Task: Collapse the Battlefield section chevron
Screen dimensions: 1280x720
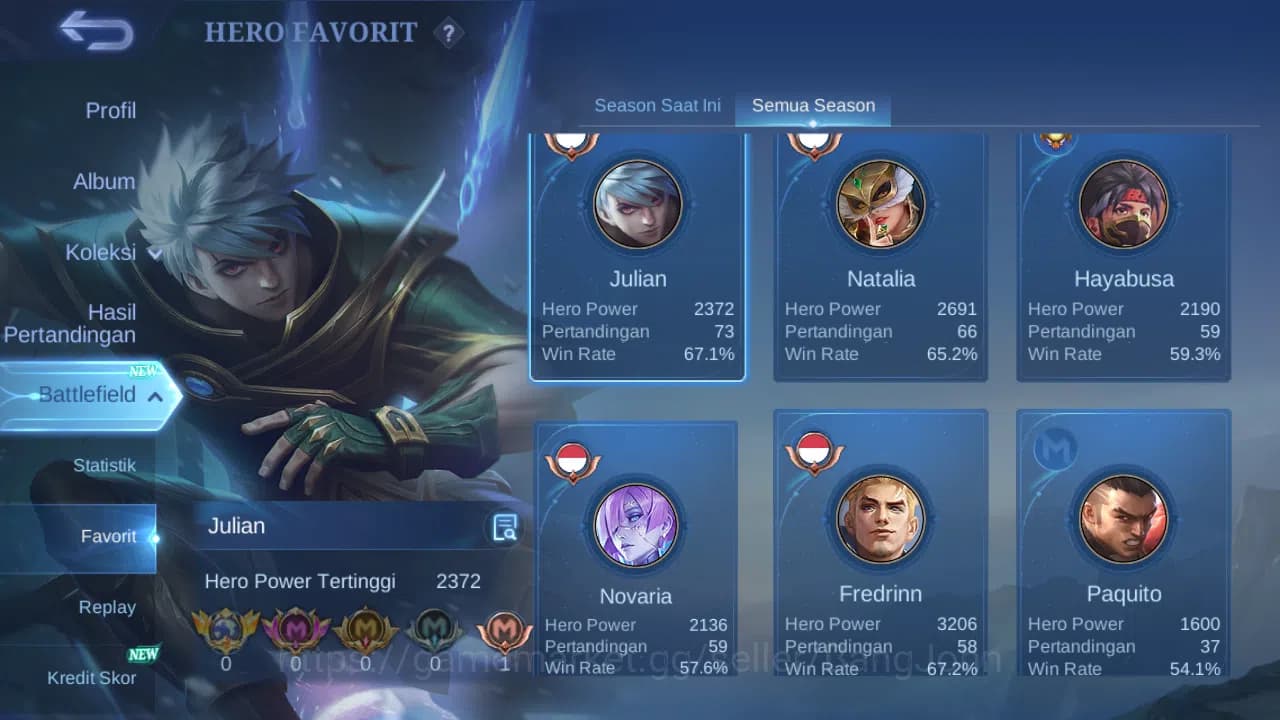Action: (154, 396)
